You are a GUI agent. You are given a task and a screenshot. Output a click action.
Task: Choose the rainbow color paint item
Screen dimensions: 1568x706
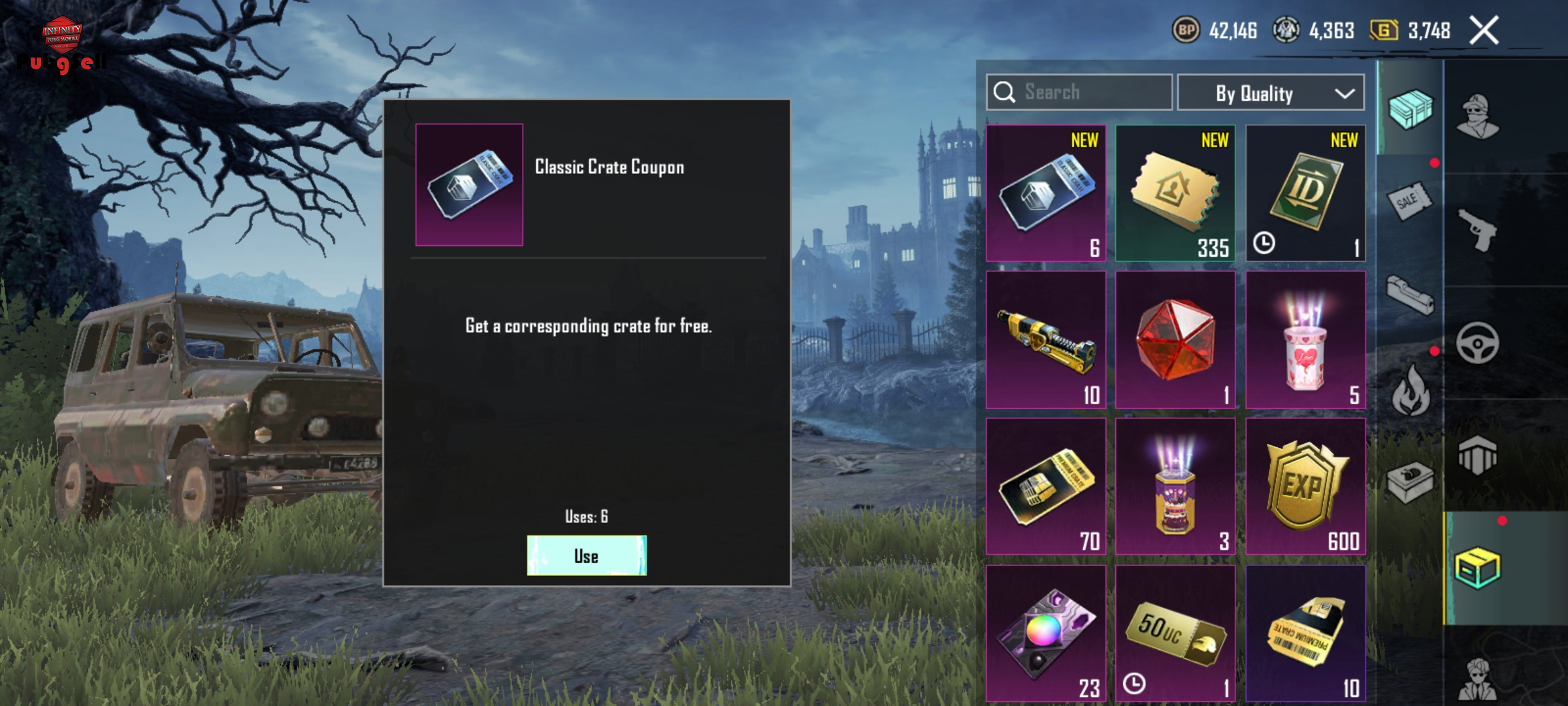coord(1045,633)
